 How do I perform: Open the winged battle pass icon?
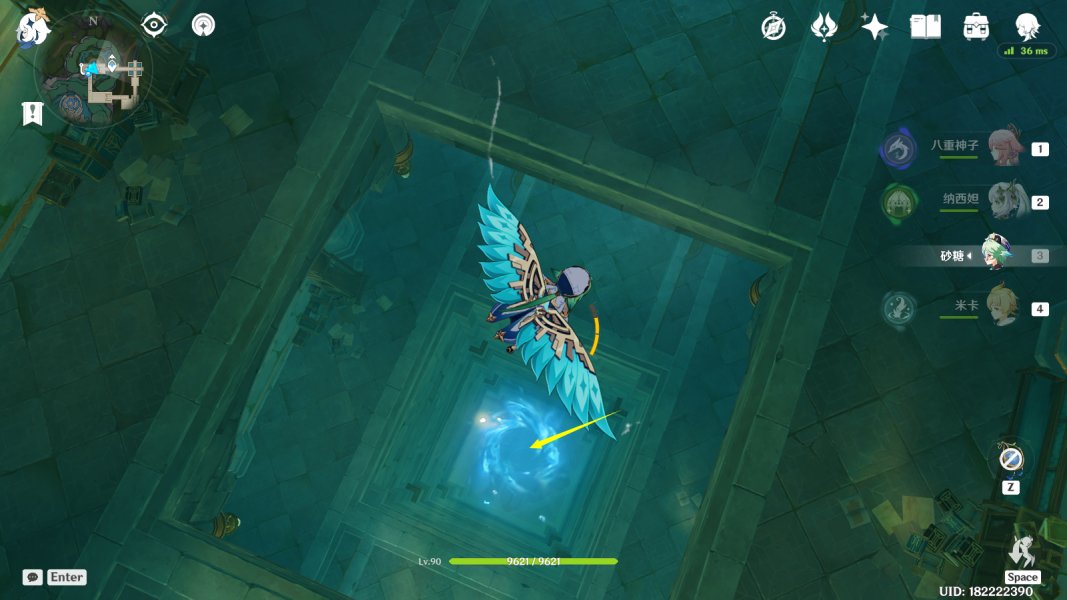(x=824, y=27)
